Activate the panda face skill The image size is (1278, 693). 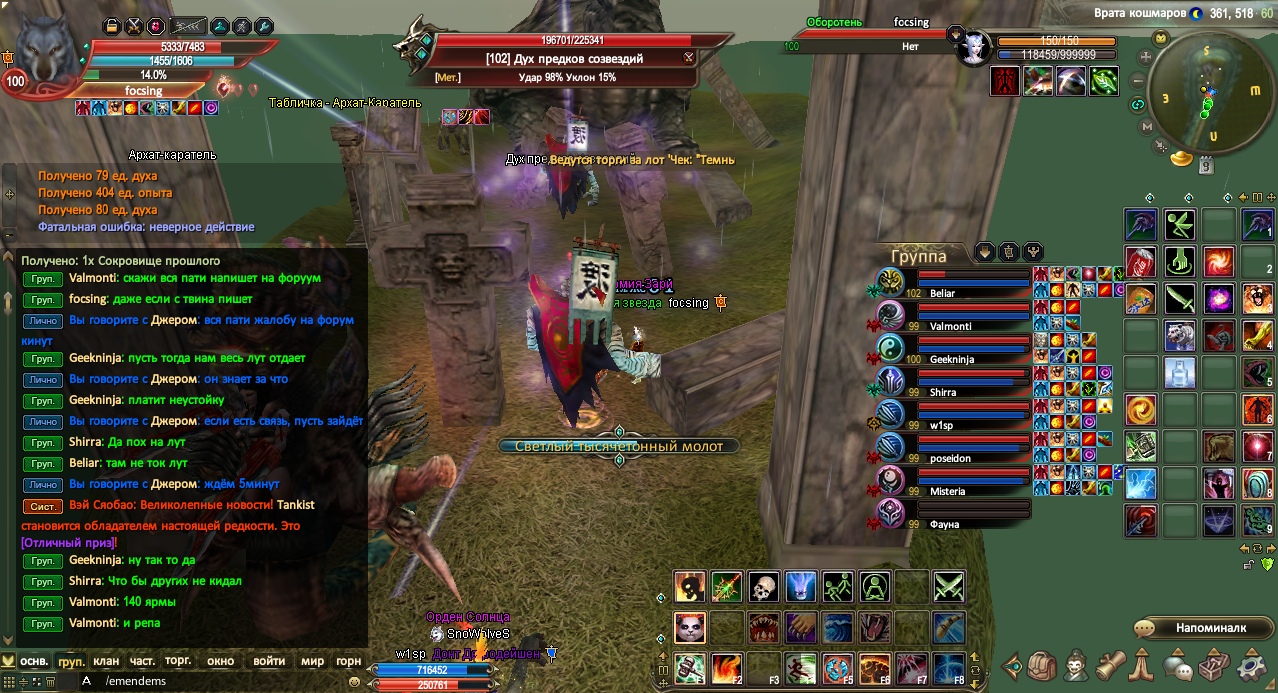(x=690, y=628)
